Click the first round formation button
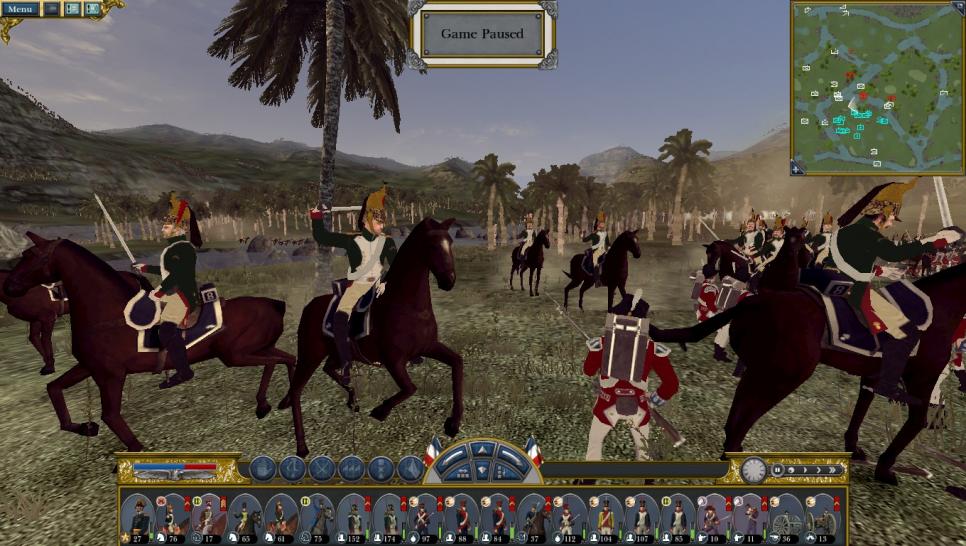This screenshot has width=966, height=546. tap(262, 468)
